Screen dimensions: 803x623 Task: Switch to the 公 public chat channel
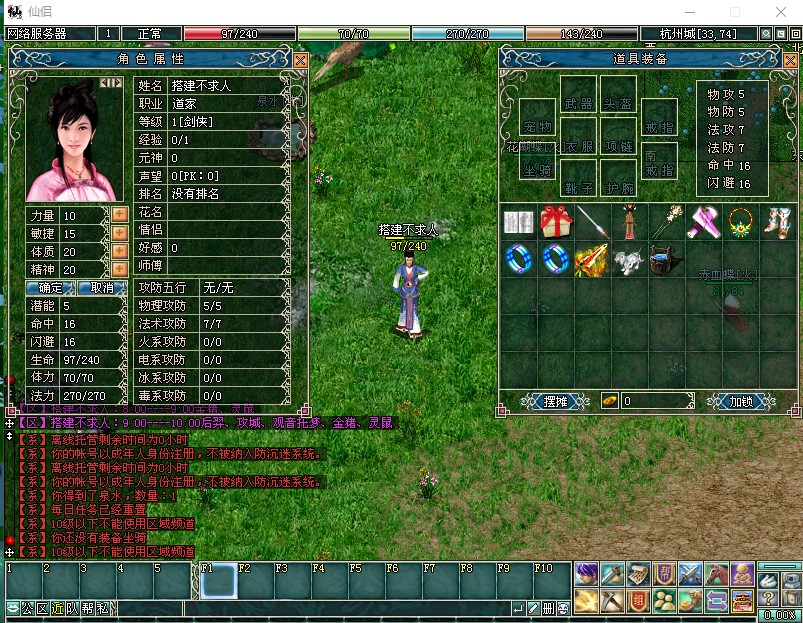pyautogui.click(x=28, y=608)
